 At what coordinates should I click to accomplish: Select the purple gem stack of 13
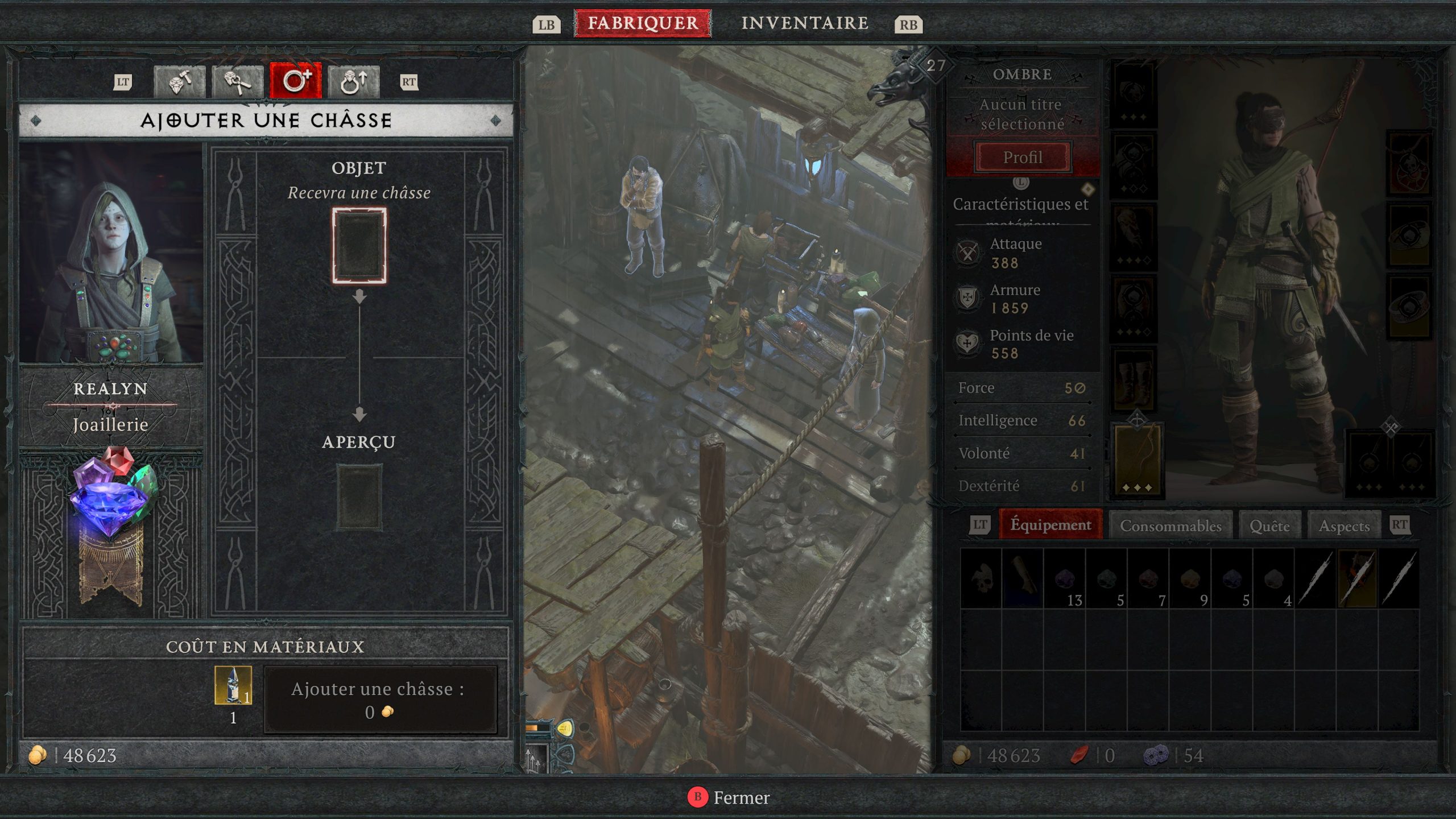pos(1065,578)
